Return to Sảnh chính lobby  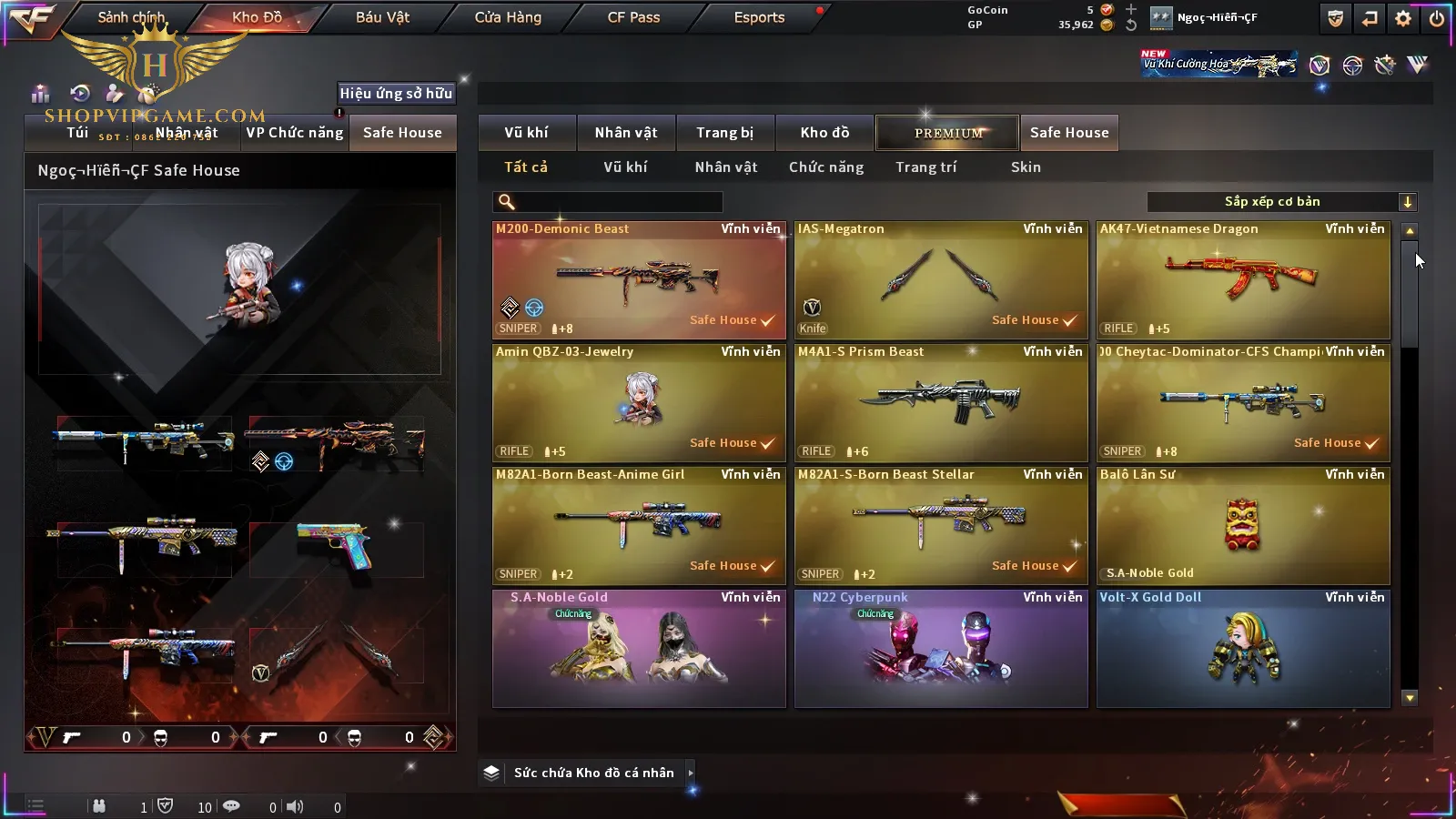pos(131,17)
